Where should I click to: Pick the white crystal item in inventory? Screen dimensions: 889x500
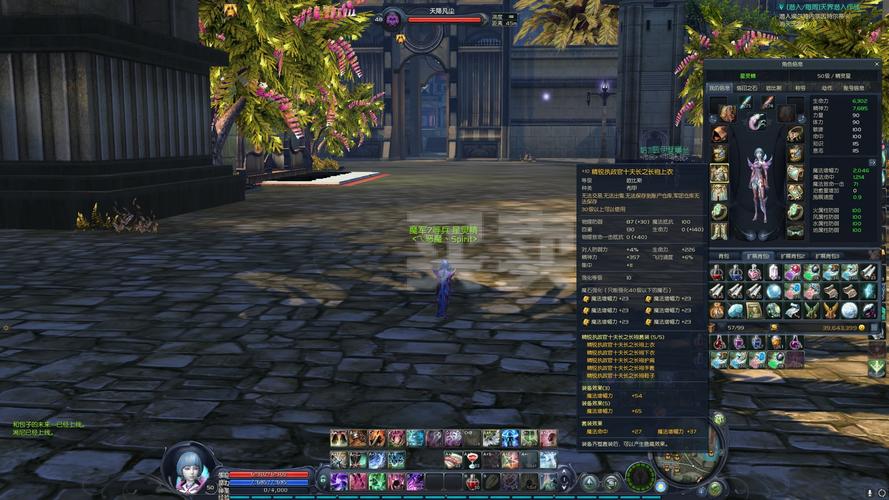(773, 272)
